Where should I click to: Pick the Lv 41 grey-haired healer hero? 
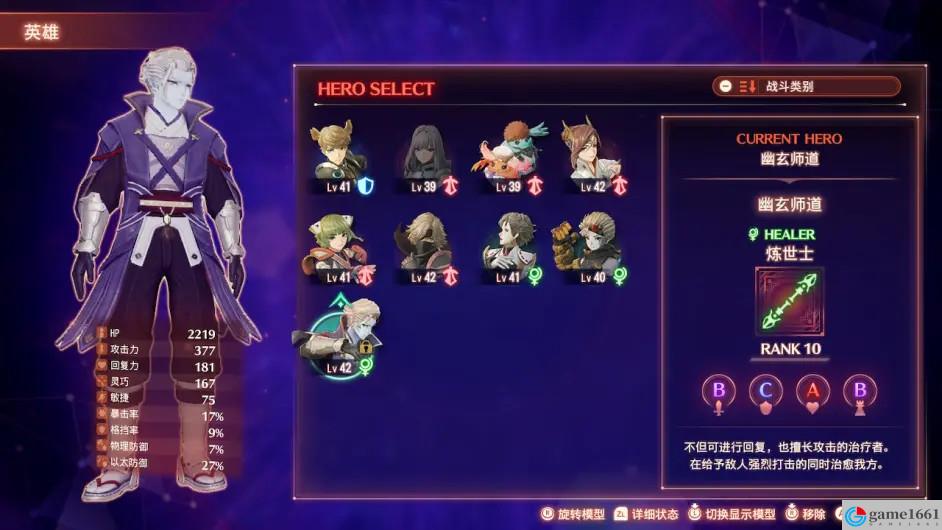coord(508,248)
